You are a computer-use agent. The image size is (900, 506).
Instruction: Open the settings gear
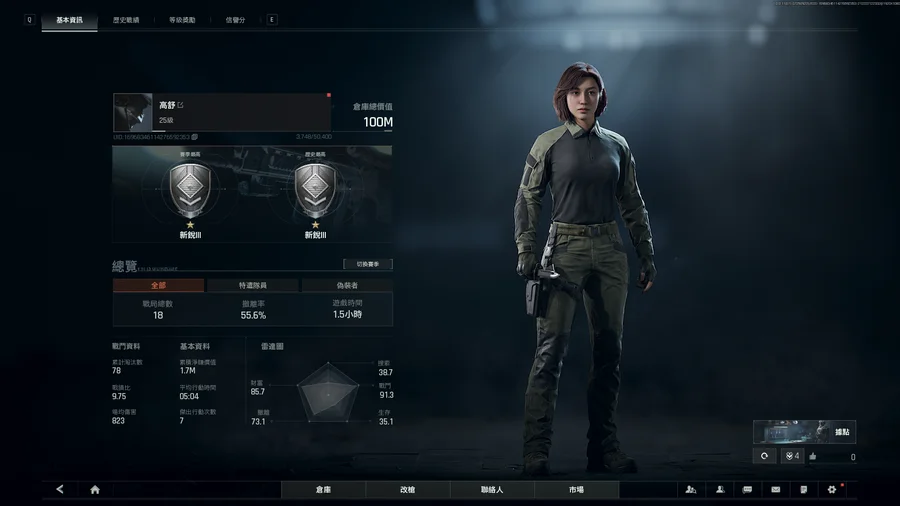831,490
